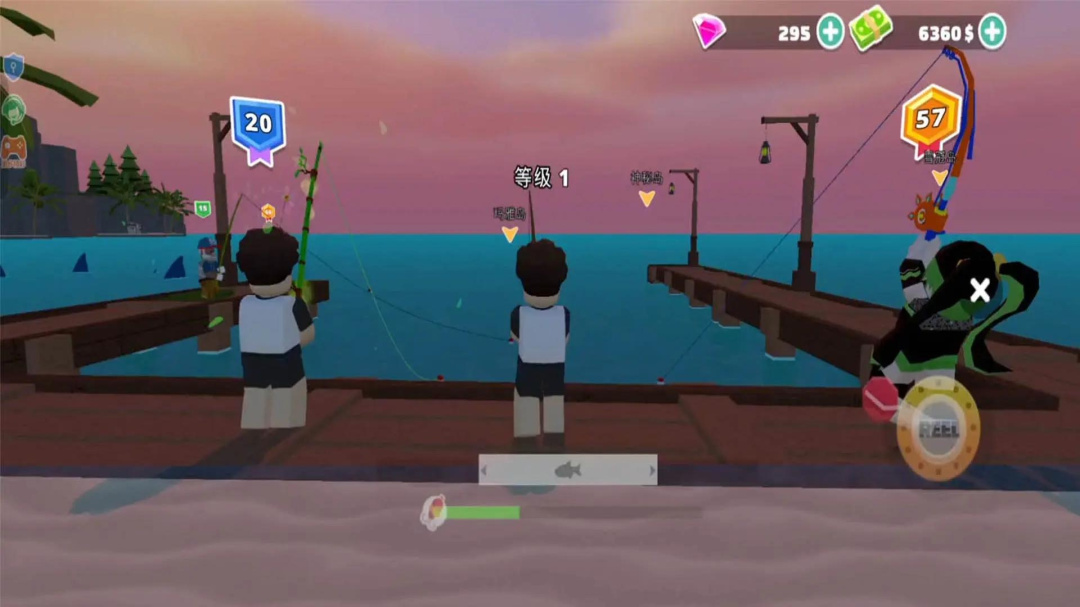Cancel fishing with the white X

[980, 290]
